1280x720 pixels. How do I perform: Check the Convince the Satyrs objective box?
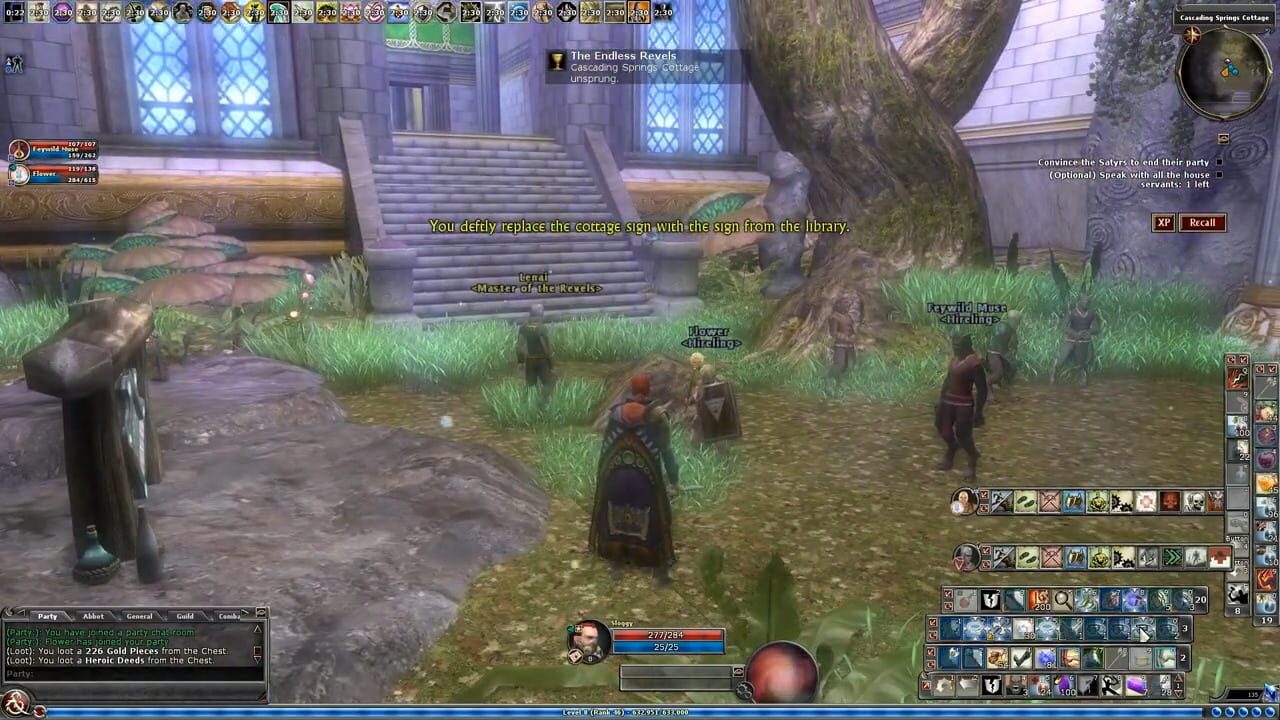tap(1220, 162)
